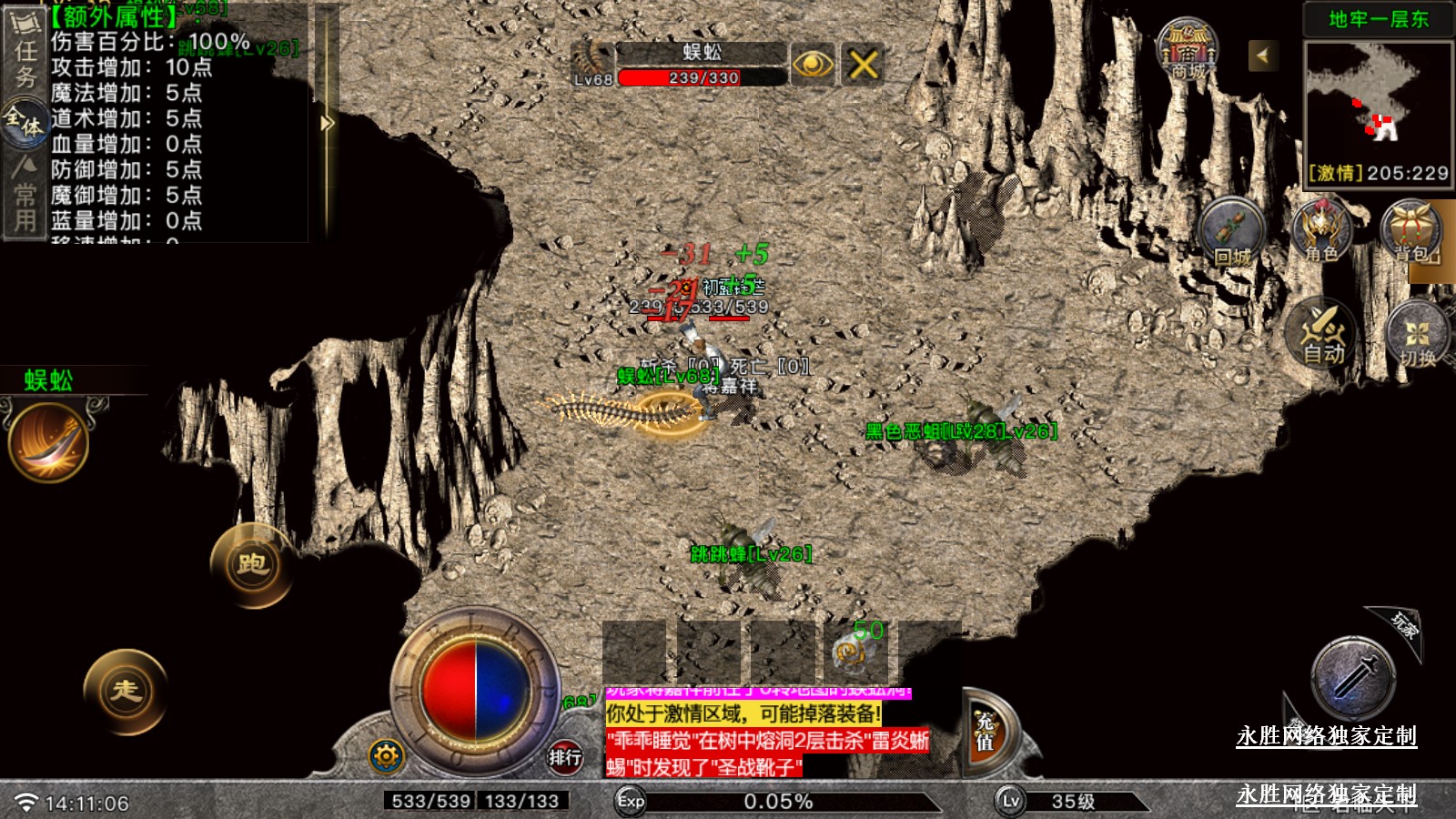Image resolution: width=1456 pixels, height=819 pixels.
Task: Switch to 走 walk mode
Action: point(126,691)
